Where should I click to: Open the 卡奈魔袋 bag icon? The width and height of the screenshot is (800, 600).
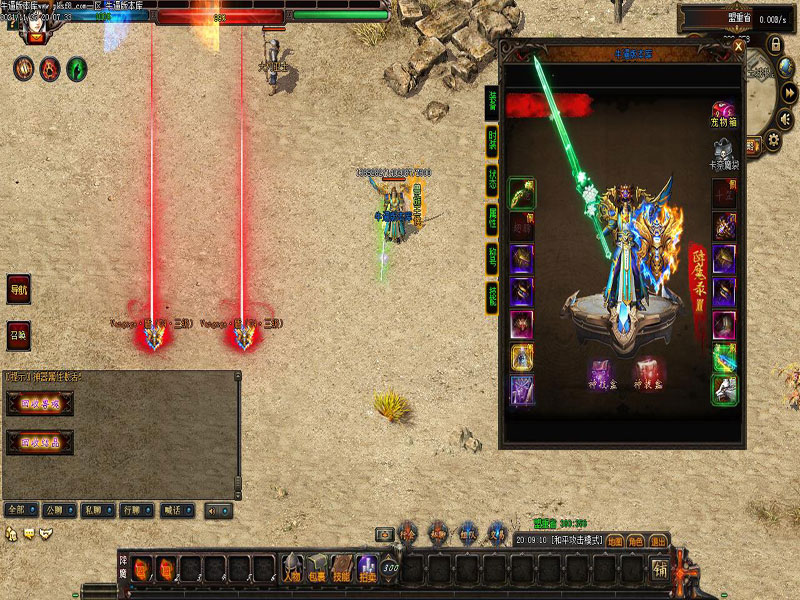click(723, 153)
